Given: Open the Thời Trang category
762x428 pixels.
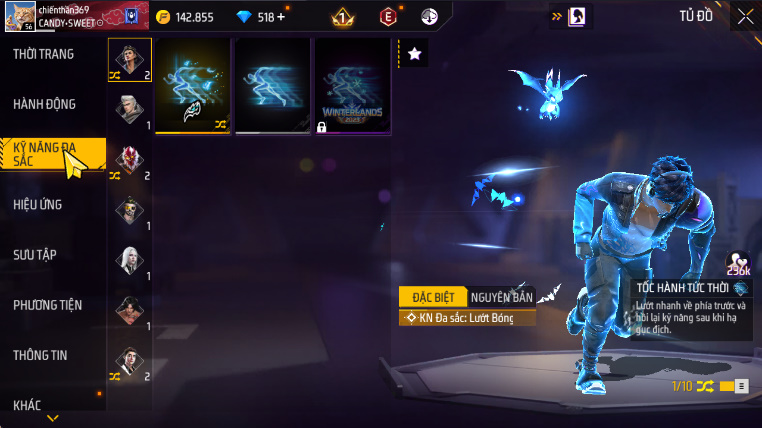Looking at the screenshot, I should coord(44,54).
